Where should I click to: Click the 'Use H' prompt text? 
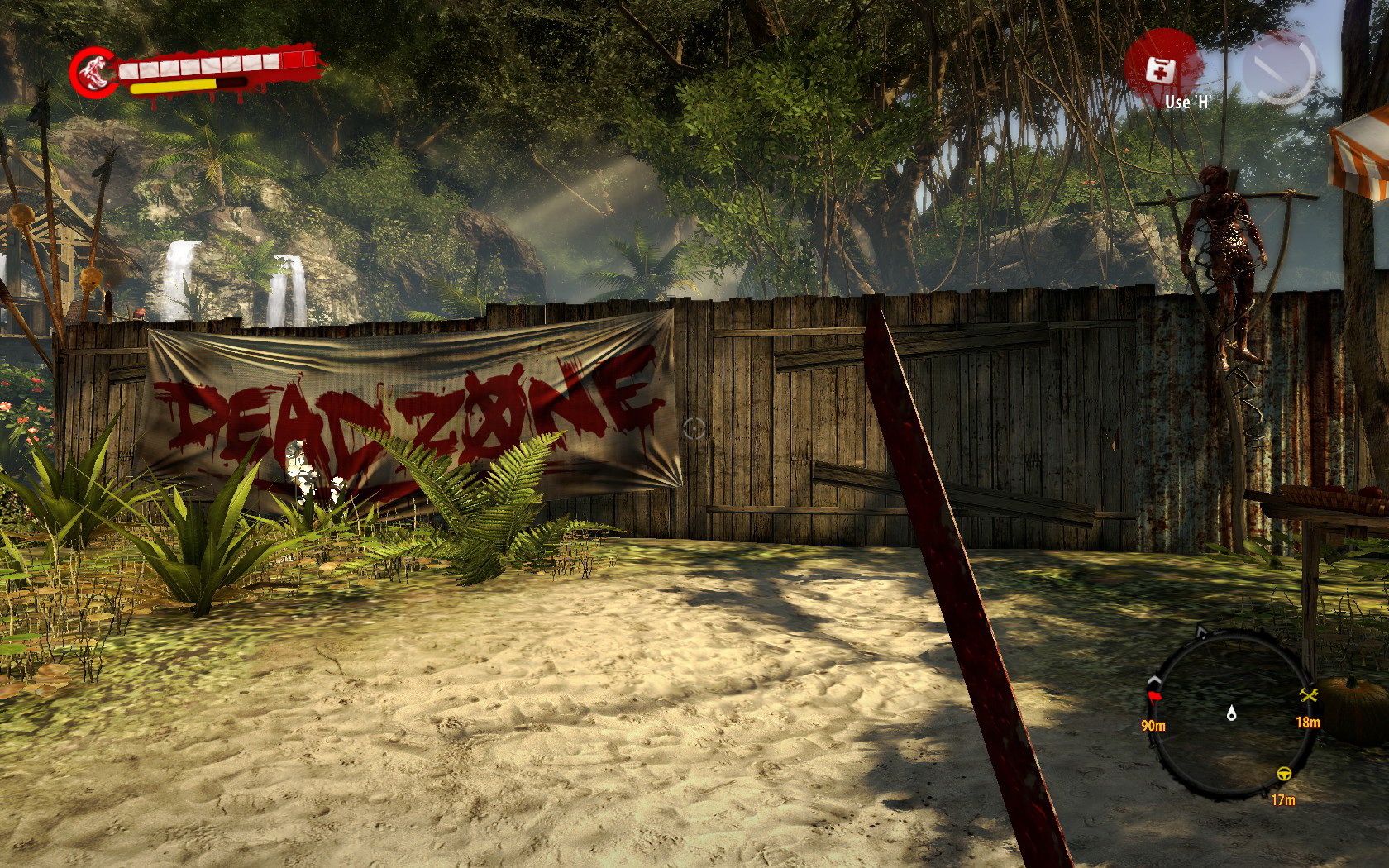point(1187,103)
